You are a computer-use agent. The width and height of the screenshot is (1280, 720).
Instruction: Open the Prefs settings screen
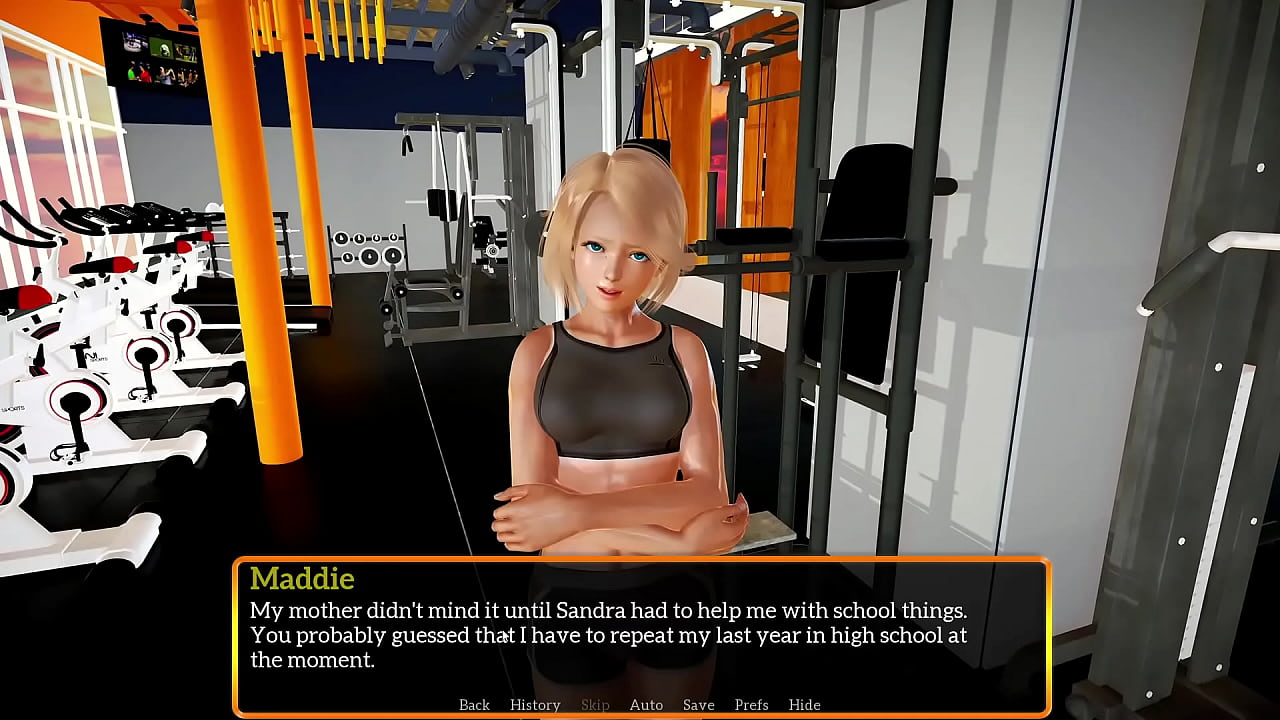click(751, 704)
